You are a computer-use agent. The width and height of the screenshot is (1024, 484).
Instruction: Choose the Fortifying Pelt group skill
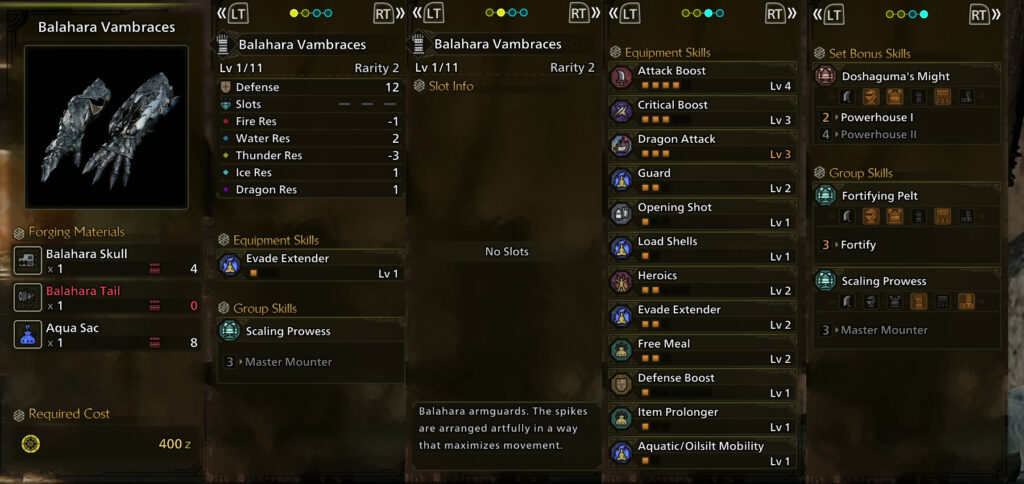906,205
